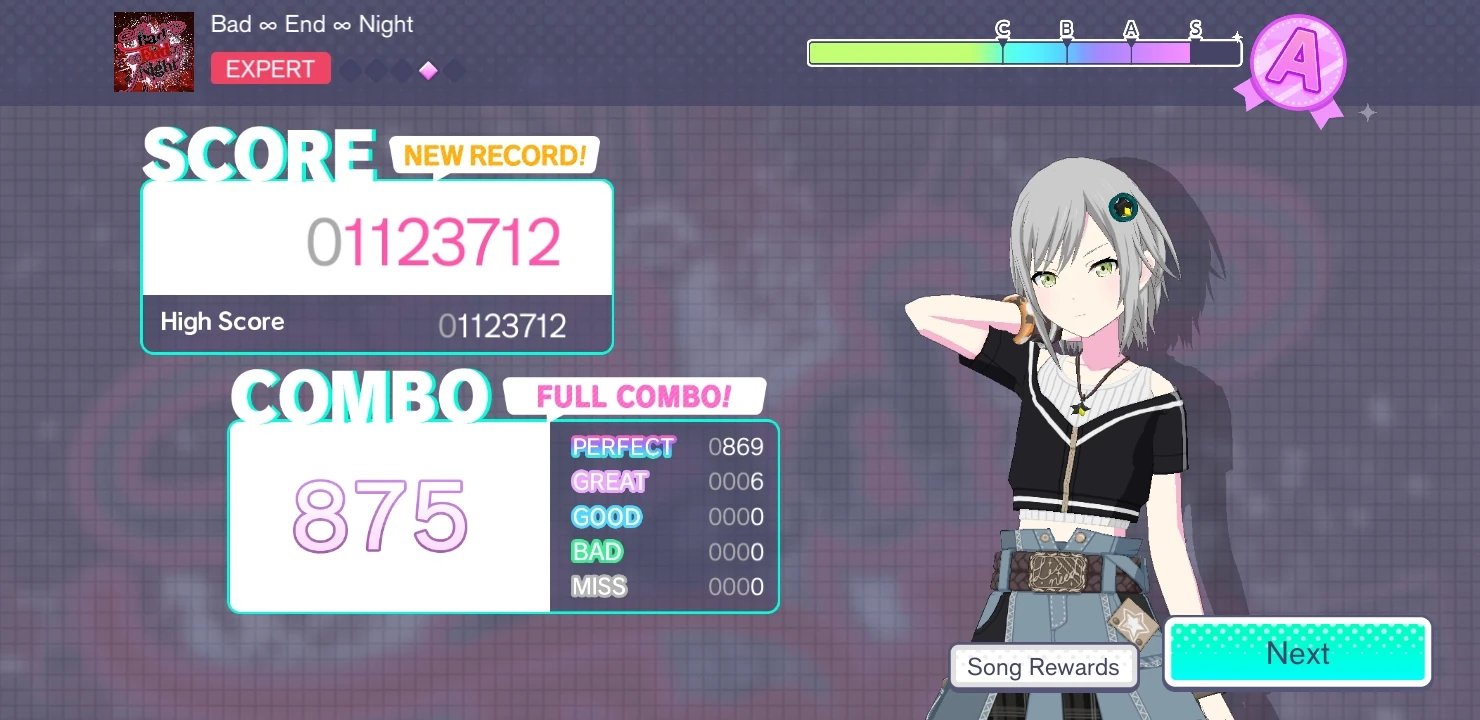This screenshot has height=720, width=1480.
Task: Click the S rank marker on the gauge
Action: 1196,30
